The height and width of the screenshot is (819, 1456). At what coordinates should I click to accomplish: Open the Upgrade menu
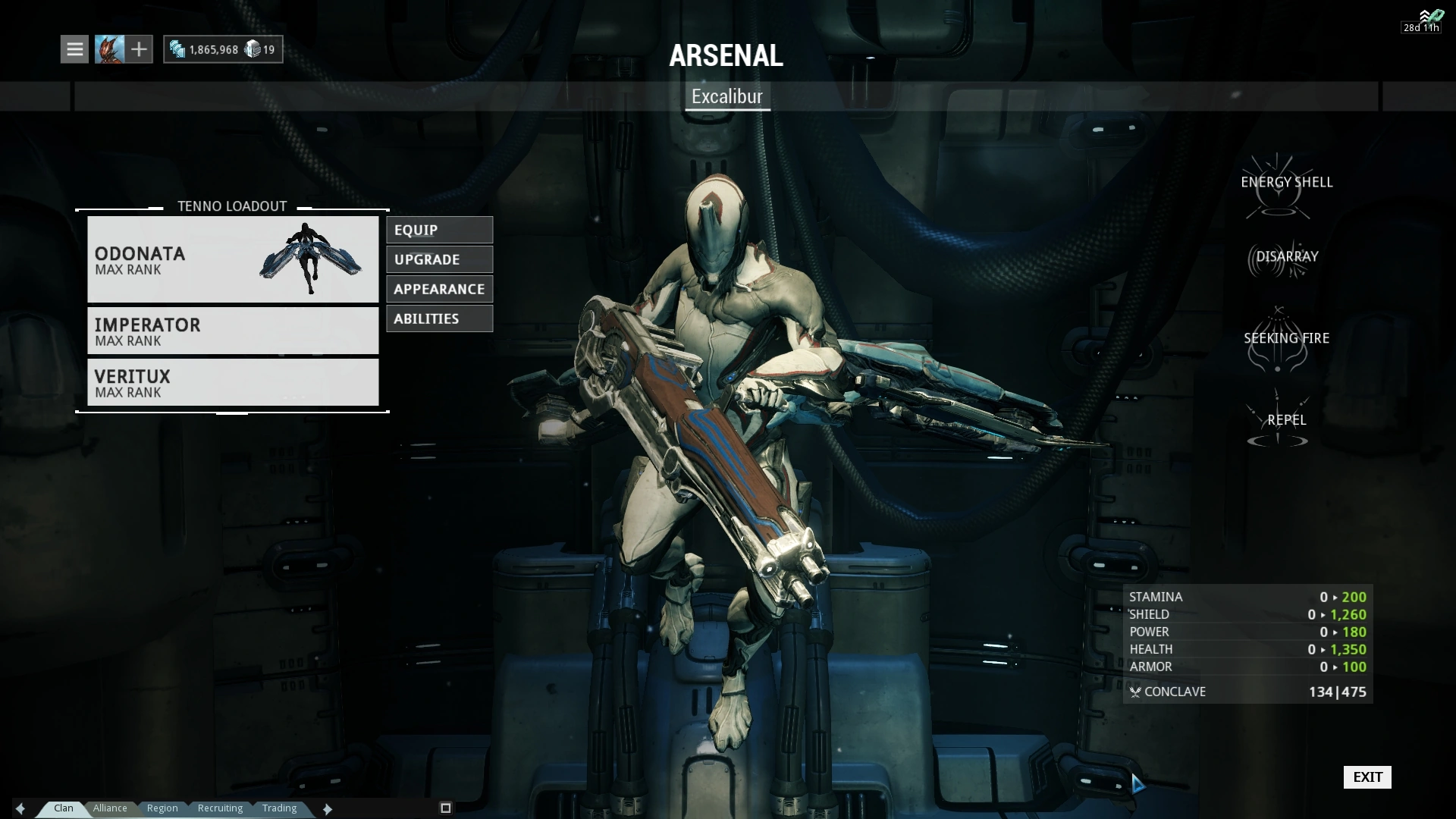coord(439,259)
